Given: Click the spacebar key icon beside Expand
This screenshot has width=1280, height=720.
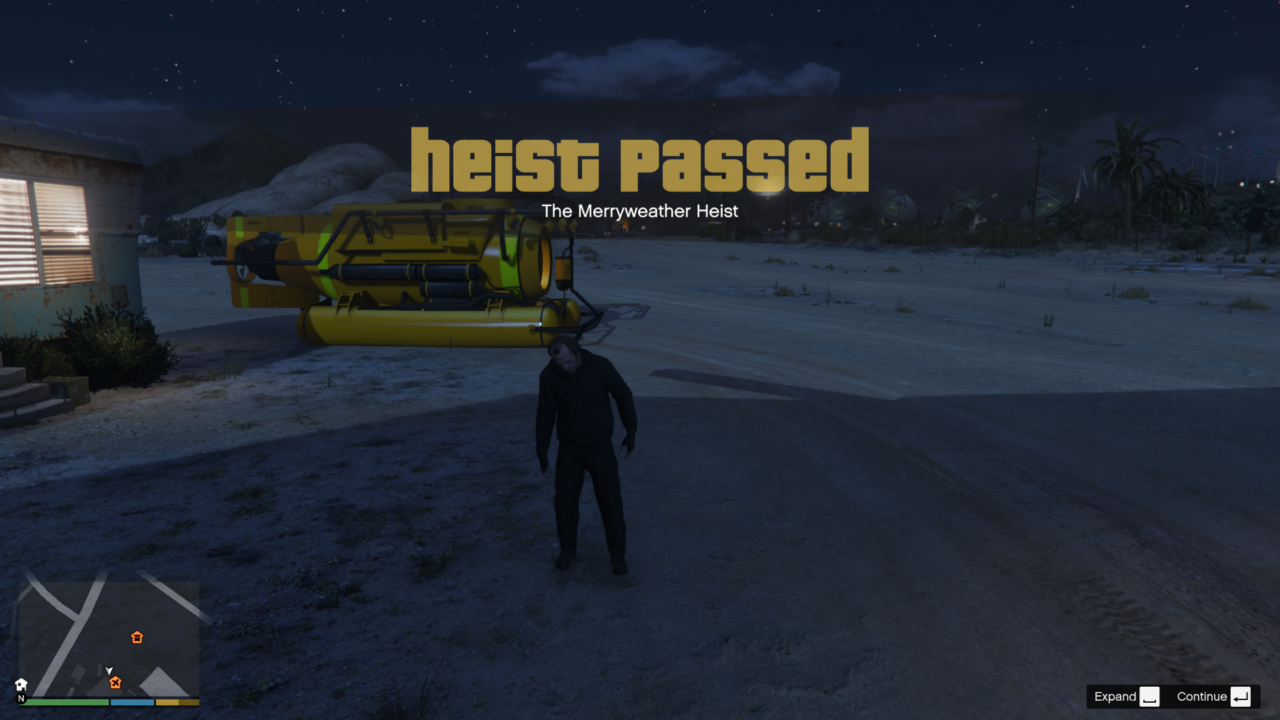Looking at the screenshot, I should (x=1150, y=696).
